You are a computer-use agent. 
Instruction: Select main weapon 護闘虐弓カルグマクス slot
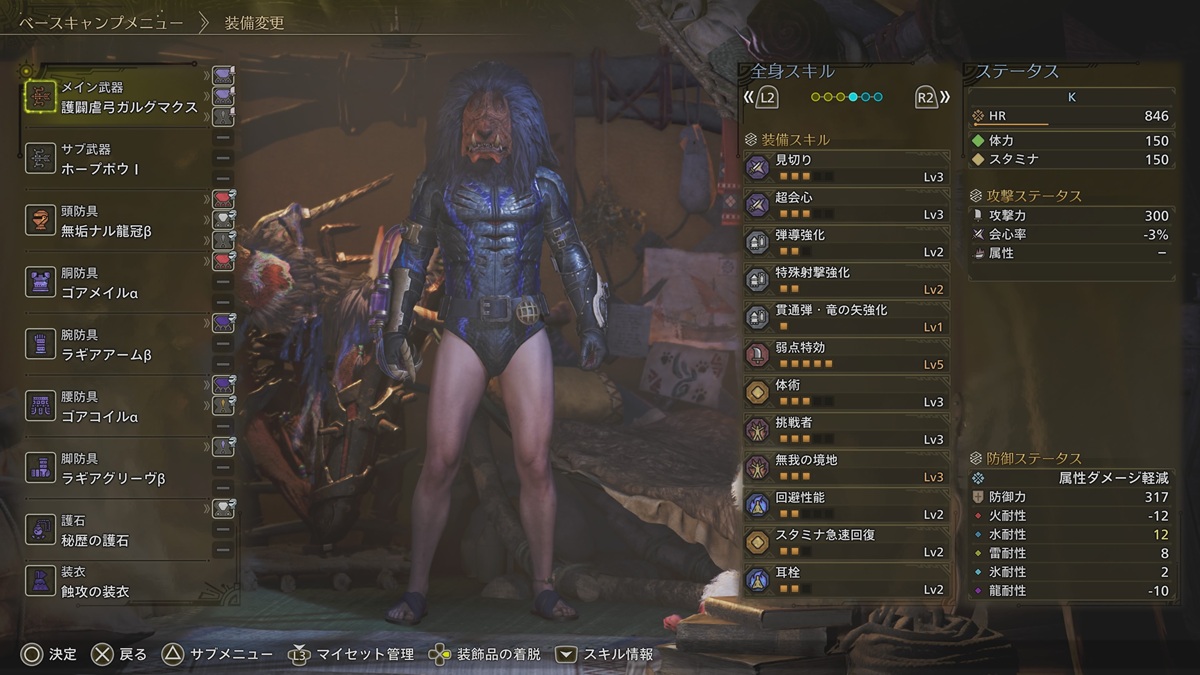point(118,97)
